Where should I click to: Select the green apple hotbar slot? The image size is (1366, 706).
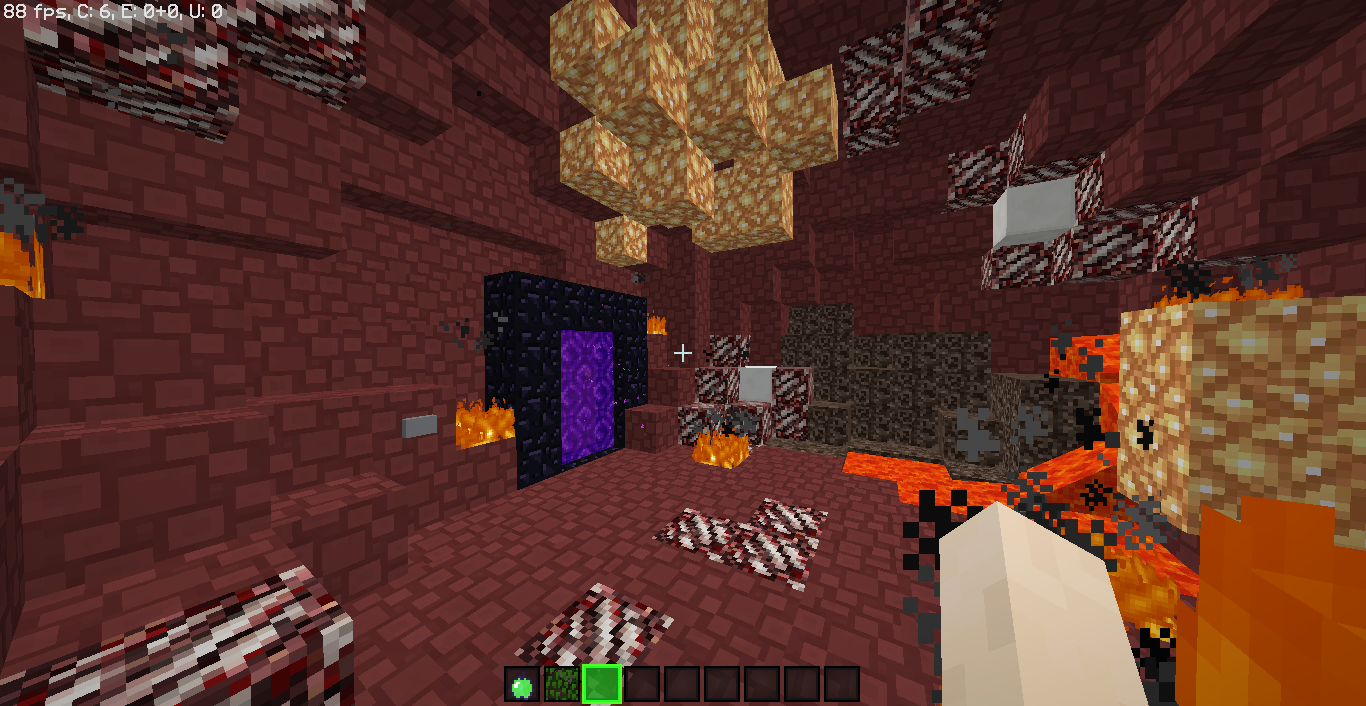point(522,685)
